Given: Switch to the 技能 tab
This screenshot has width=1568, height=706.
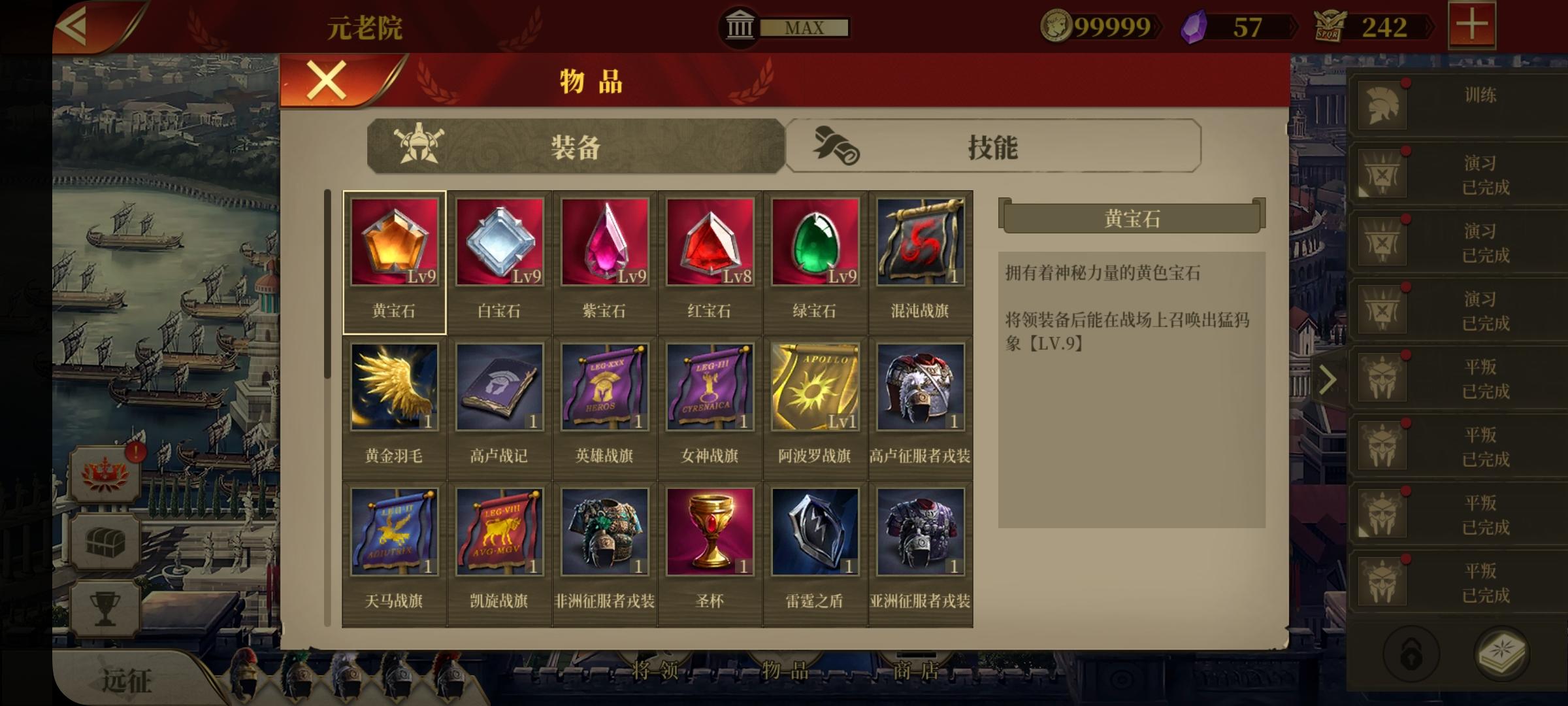Looking at the screenshot, I should [992, 145].
